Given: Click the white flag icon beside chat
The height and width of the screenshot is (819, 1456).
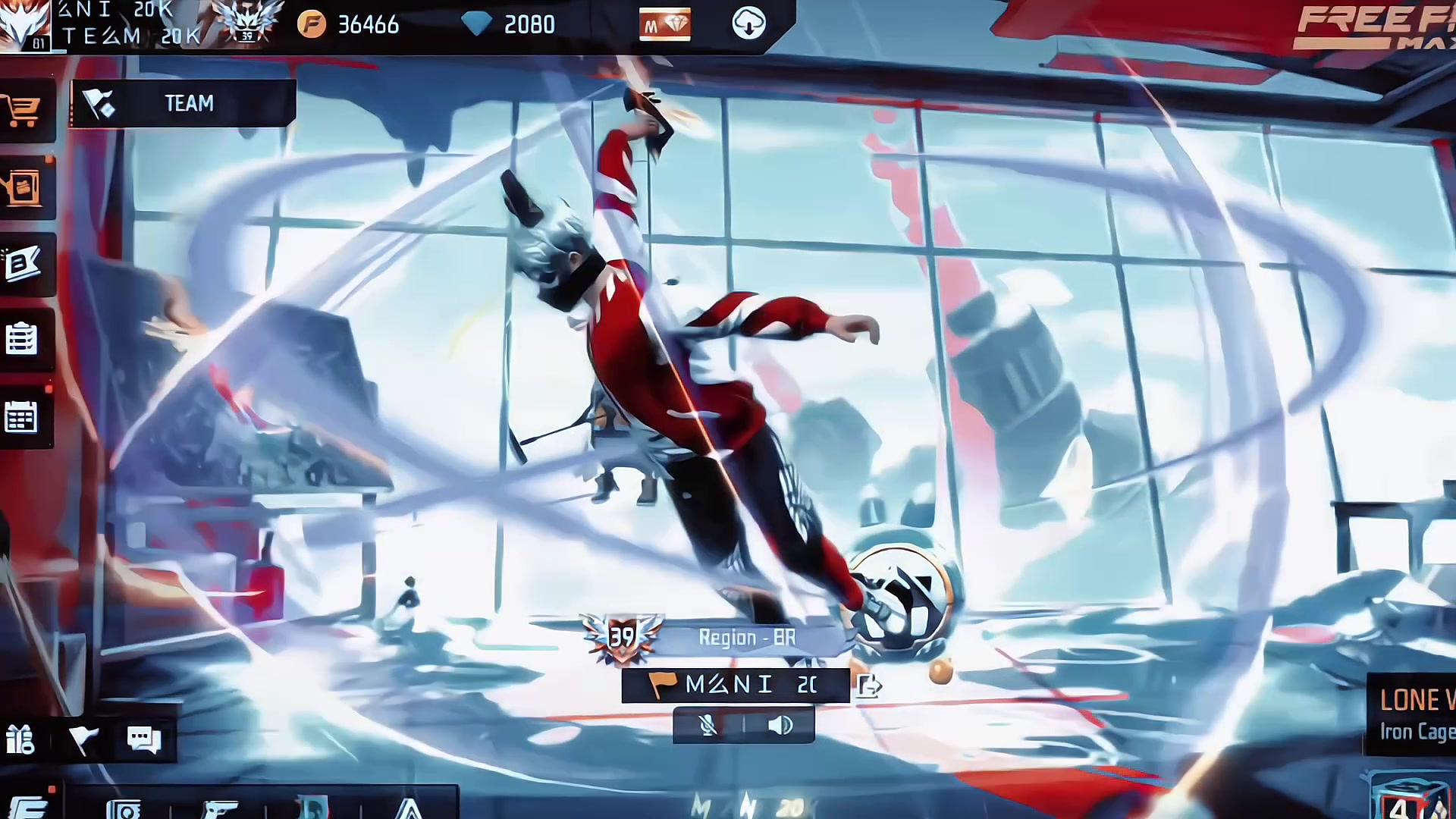Looking at the screenshot, I should [x=83, y=739].
